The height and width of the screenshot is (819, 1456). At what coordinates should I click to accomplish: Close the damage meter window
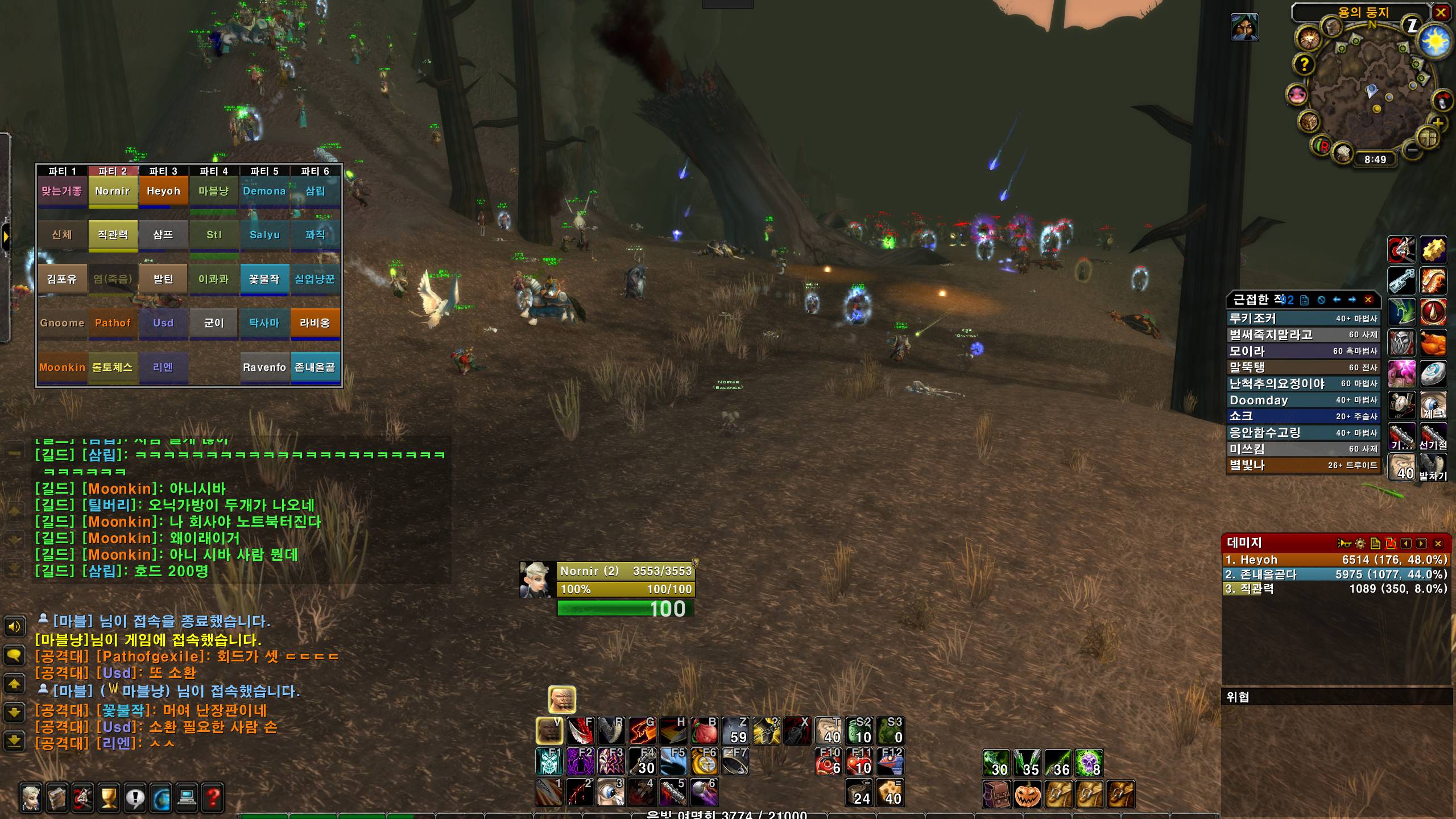[1438, 543]
